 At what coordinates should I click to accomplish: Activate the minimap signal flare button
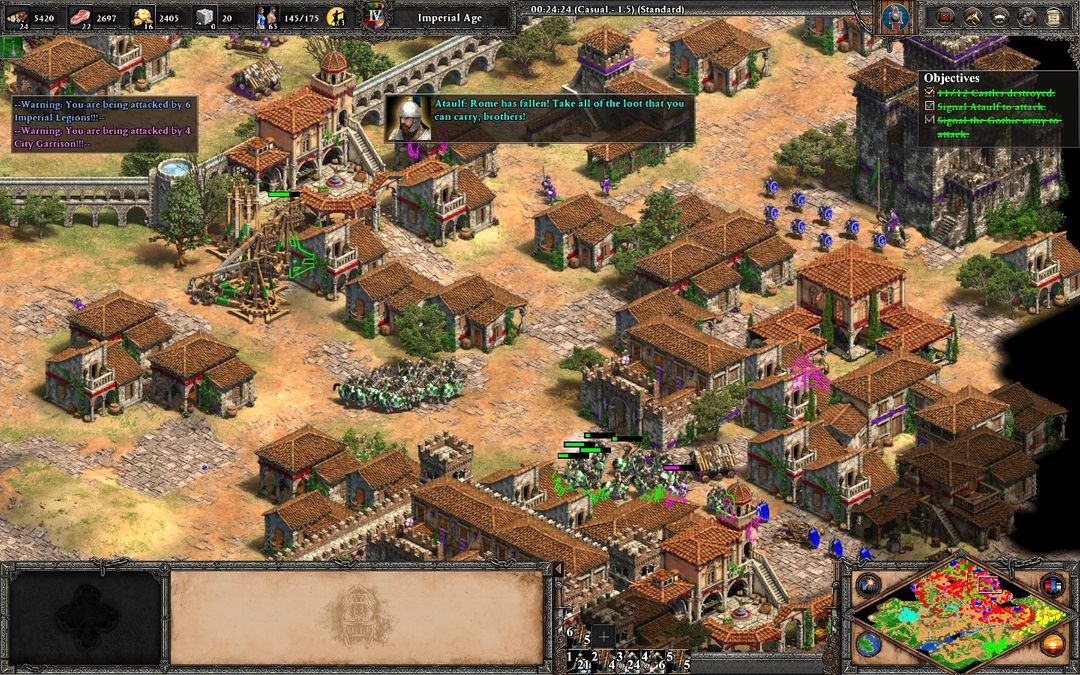[866, 584]
